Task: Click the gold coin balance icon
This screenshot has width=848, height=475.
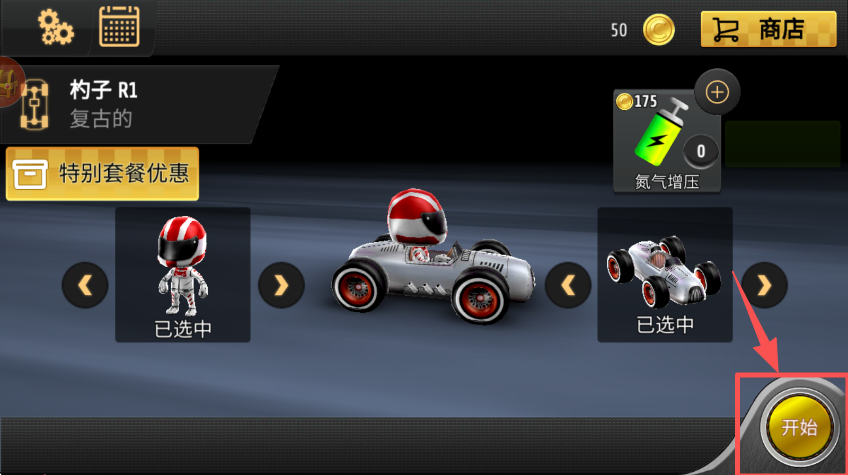Action: click(x=658, y=30)
